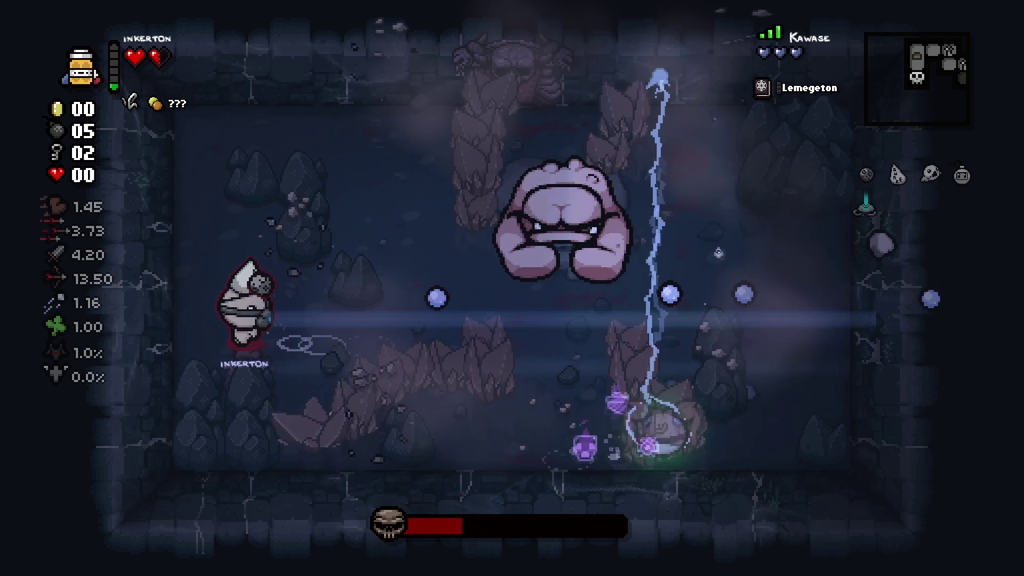Click the key counter icon

57,153
